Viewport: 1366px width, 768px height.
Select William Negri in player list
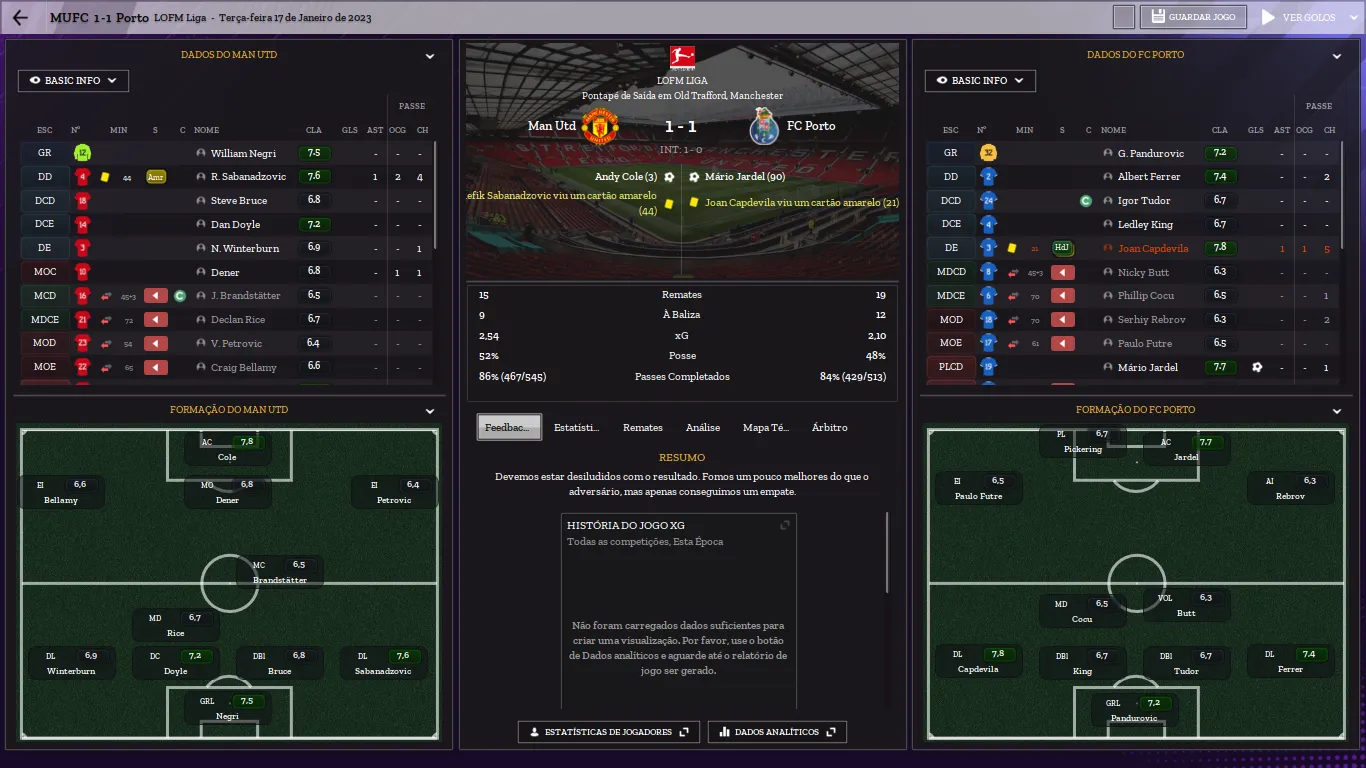coord(243,154)
